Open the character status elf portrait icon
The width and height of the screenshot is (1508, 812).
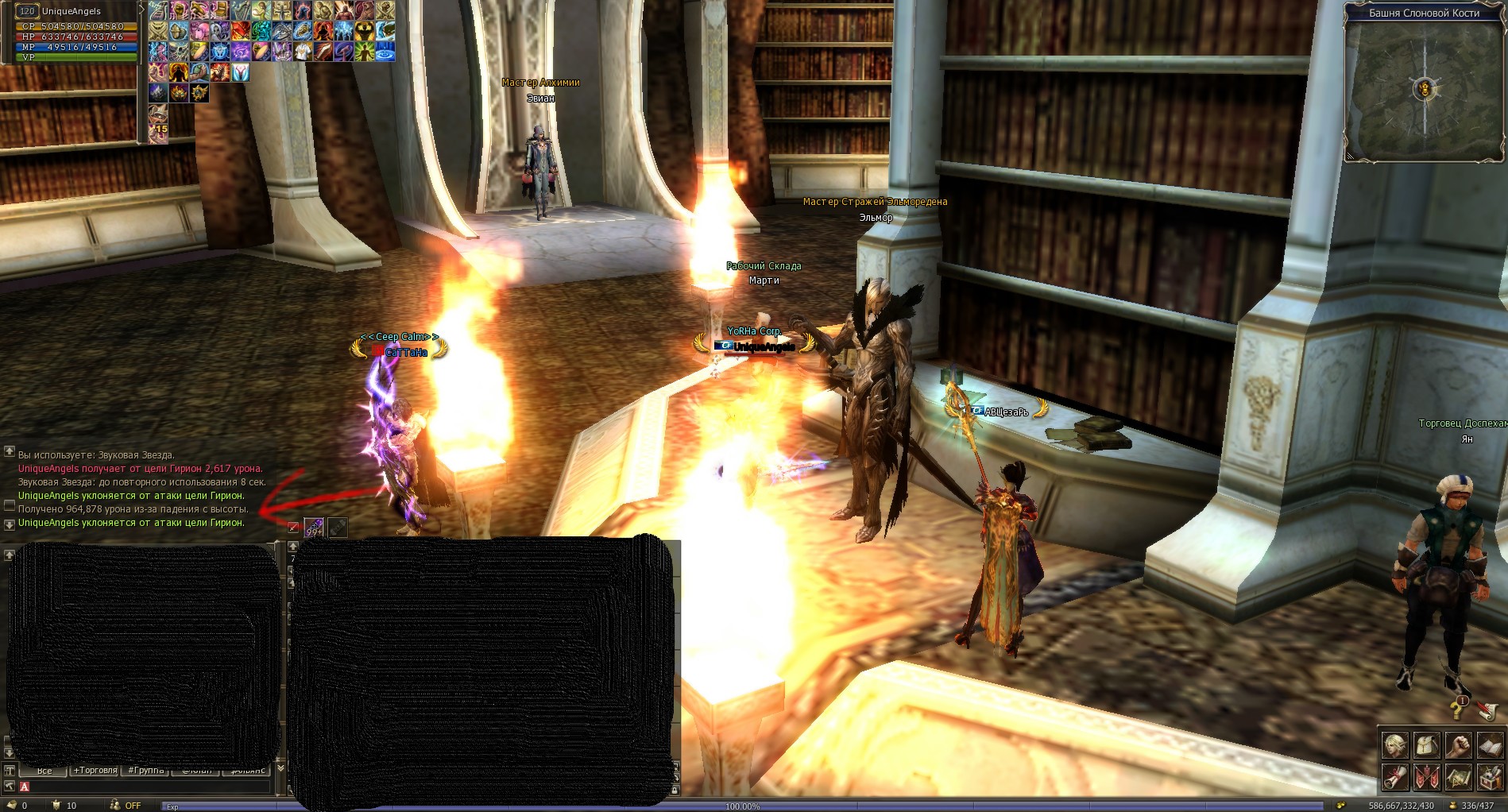1395,746
